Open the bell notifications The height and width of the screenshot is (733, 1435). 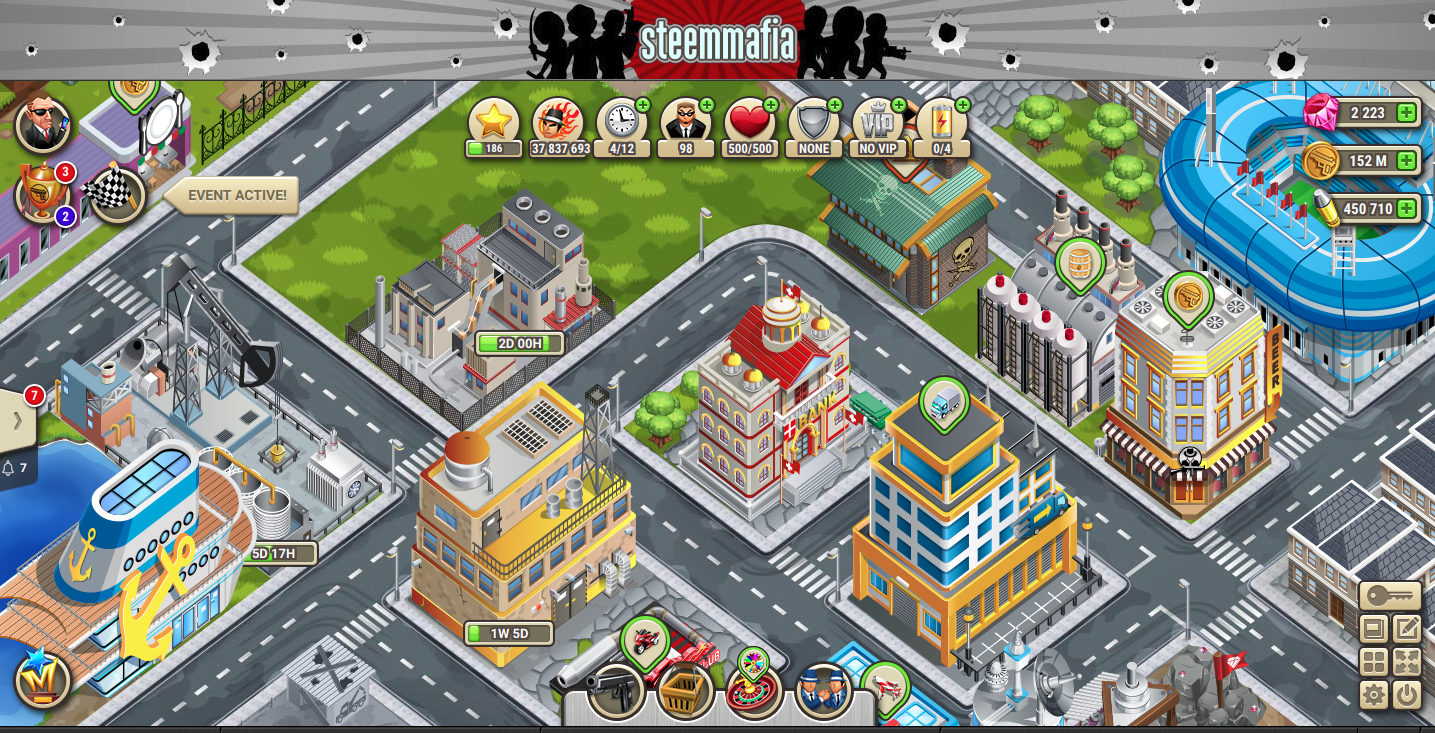(15, 468)
